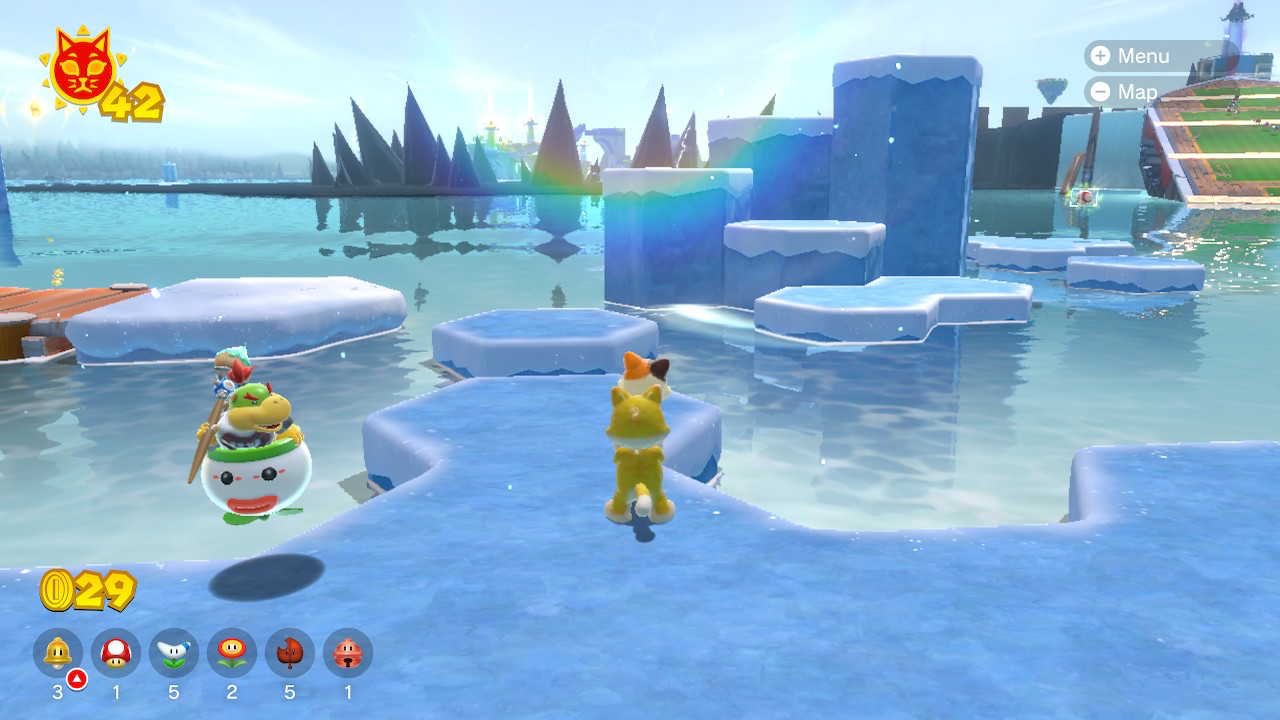Select the Super Leaf reserve item

290,653
